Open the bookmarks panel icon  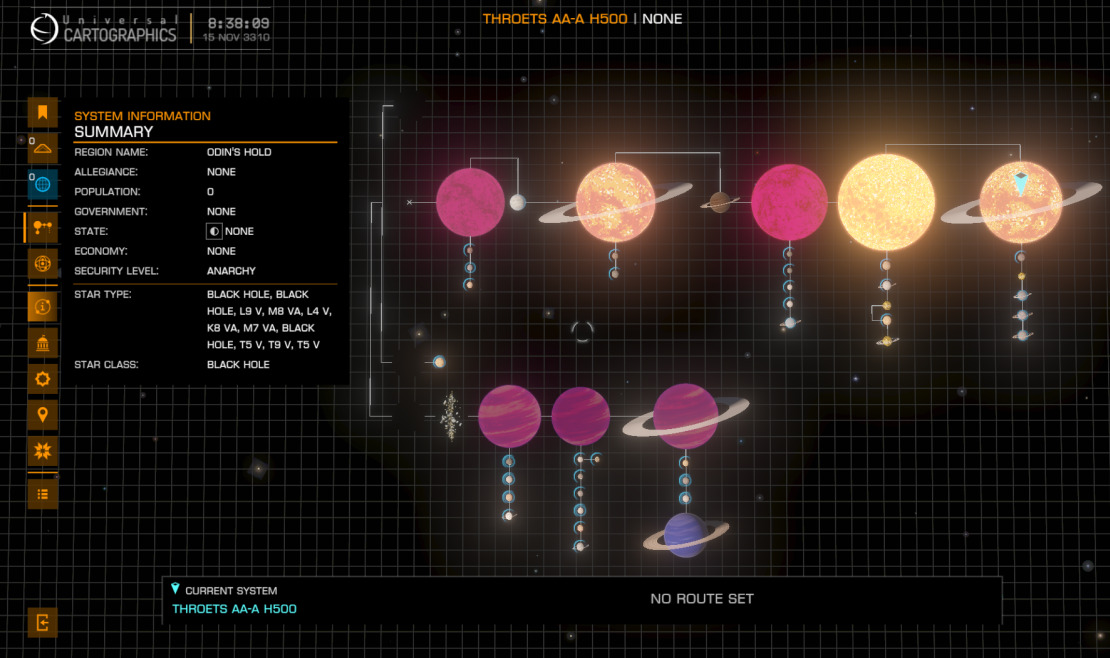(x=42, y=113)
